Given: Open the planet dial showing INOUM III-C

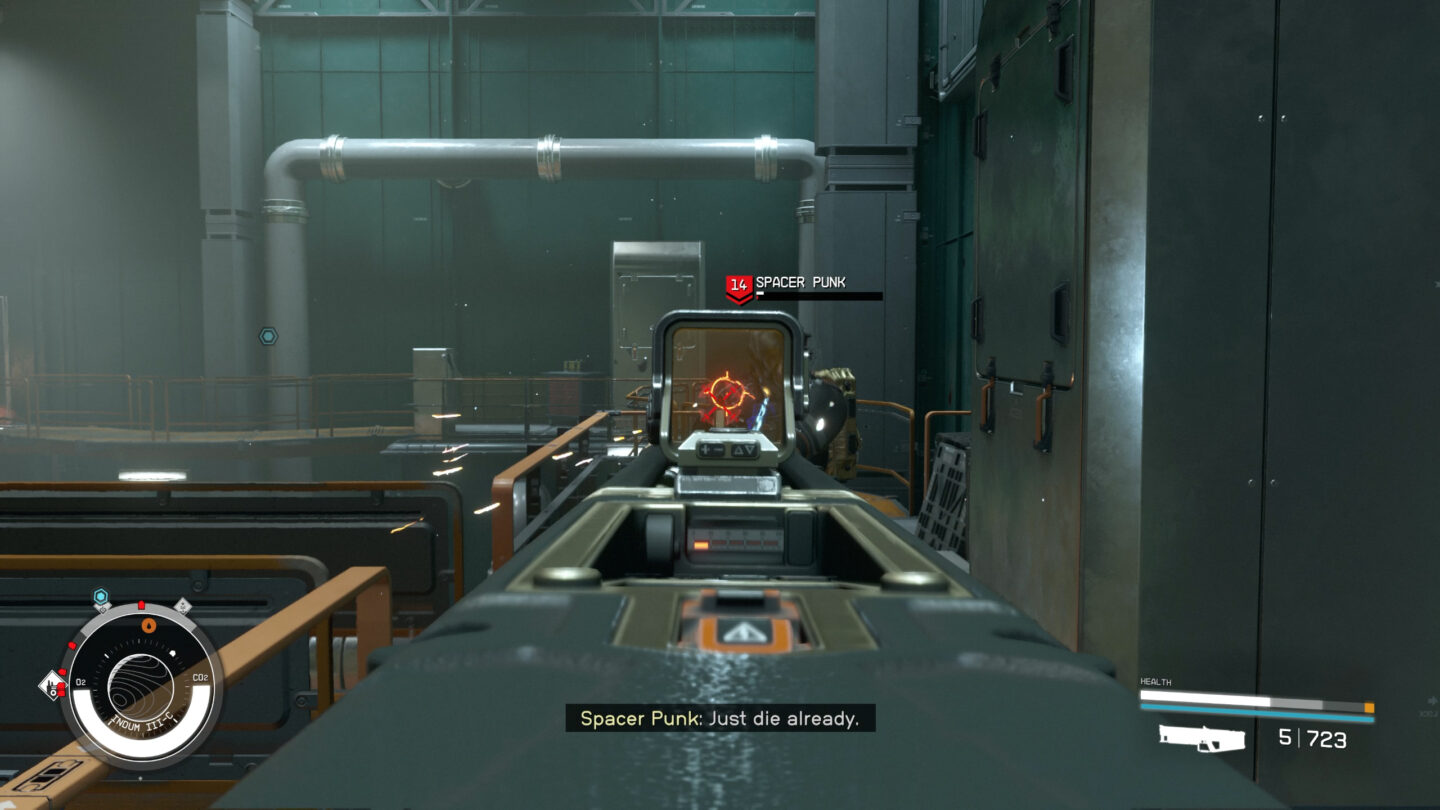Looking at the screenshot, I should [142, 684].
